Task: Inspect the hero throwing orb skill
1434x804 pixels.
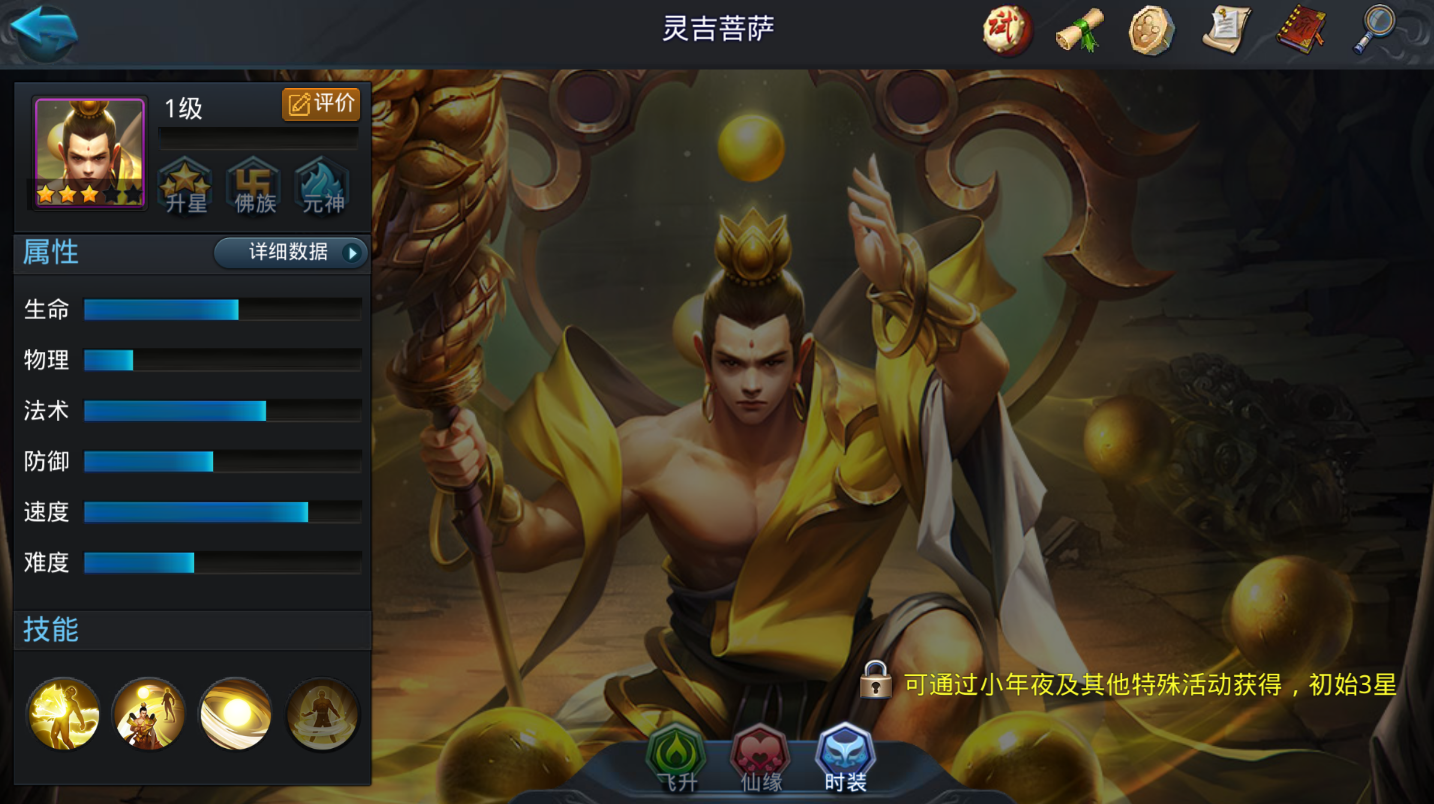Action: 149,714
